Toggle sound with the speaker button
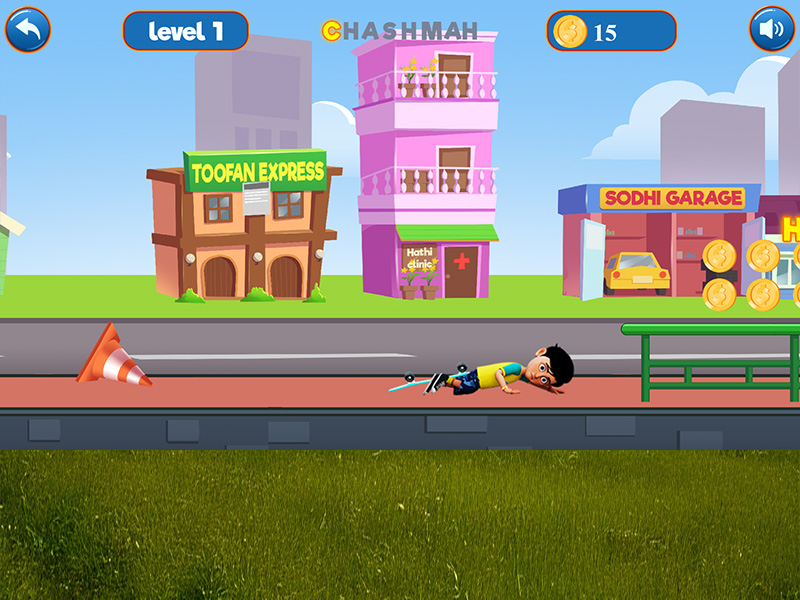Viewport: 800px width, 600px height. click(x=771, y=30)
